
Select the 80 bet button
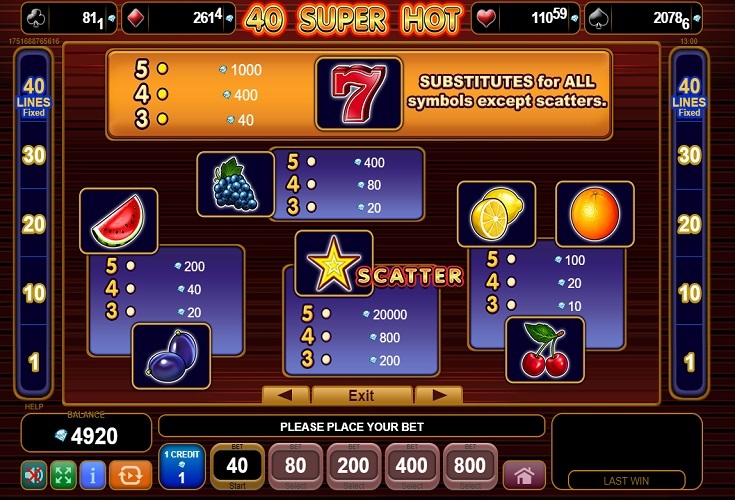click(x=296, y=465)
